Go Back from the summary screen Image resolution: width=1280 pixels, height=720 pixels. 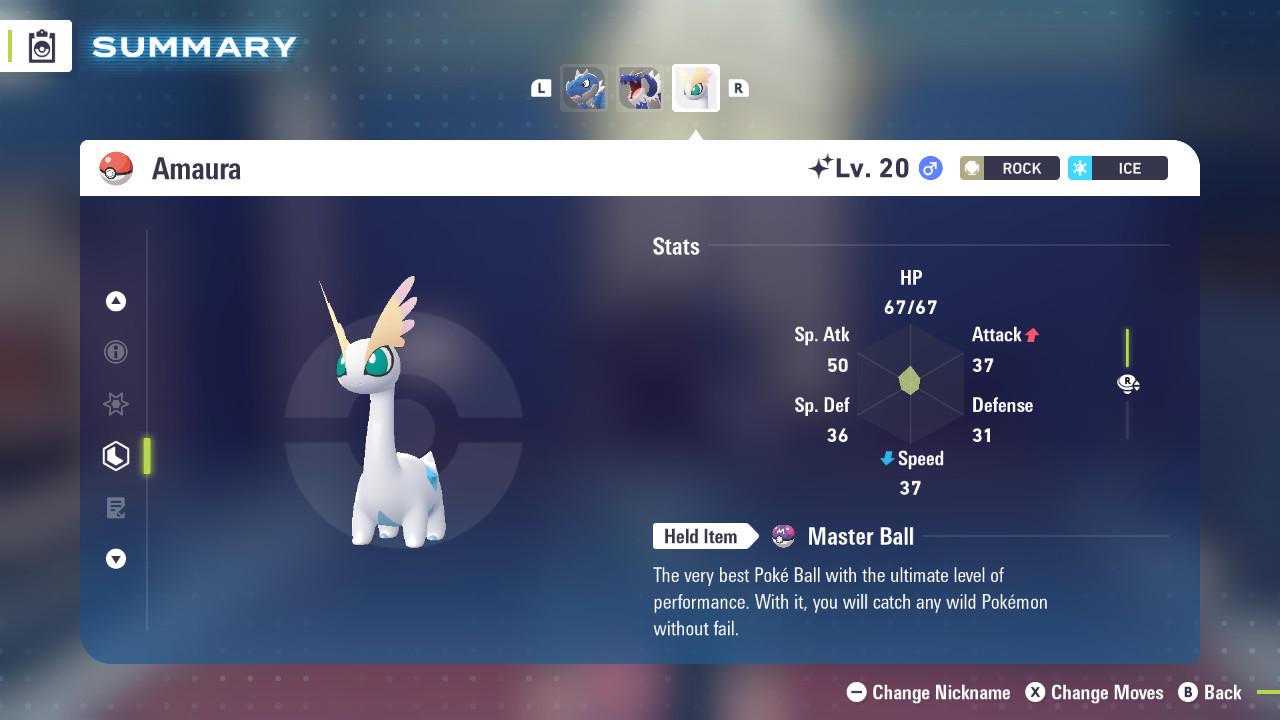pyautogui.click(x=1210, y=692)
